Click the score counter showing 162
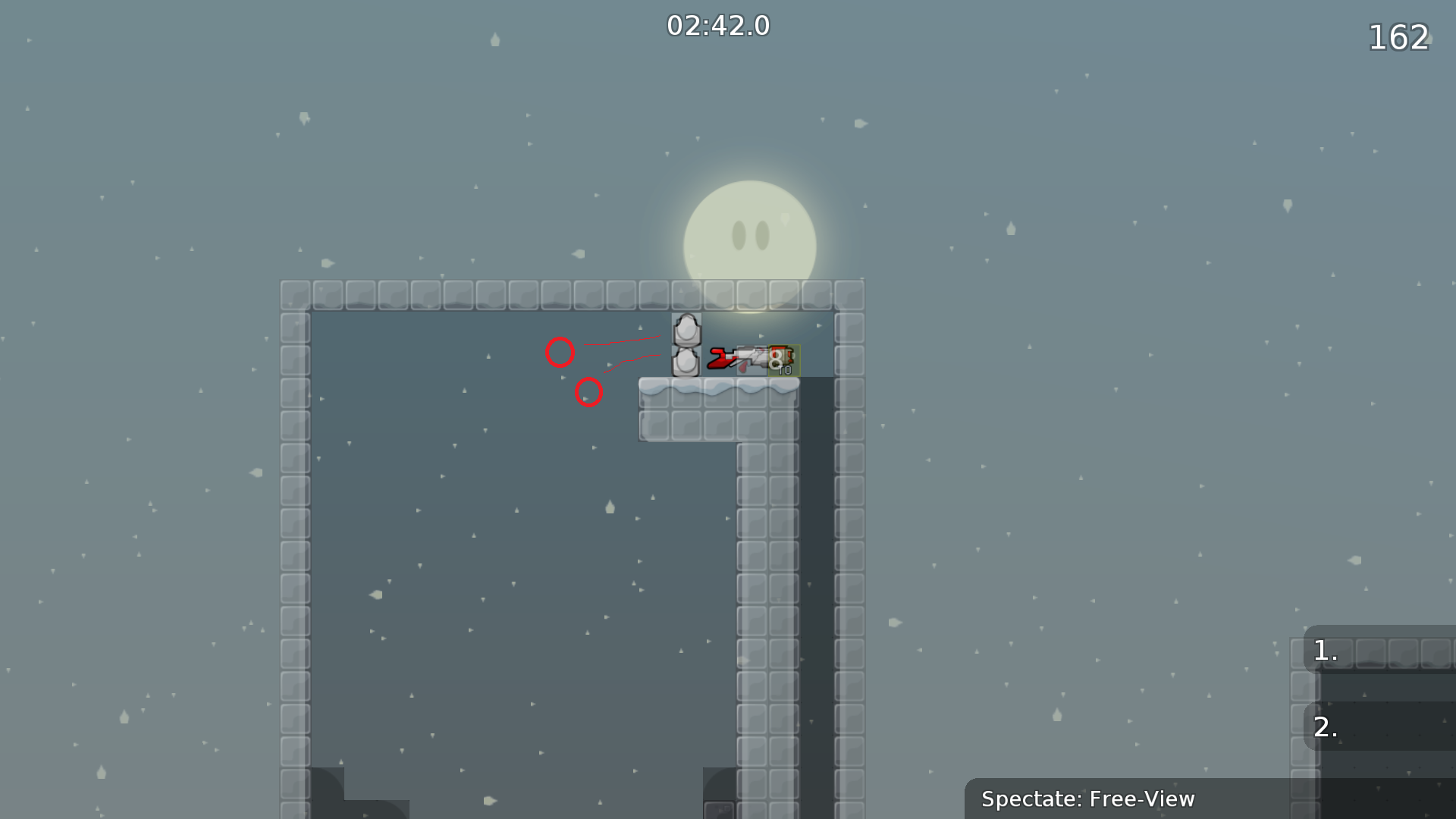The width and height of the screenshot is (1456, 819). pyautogui.click(x=1399, y=36)
